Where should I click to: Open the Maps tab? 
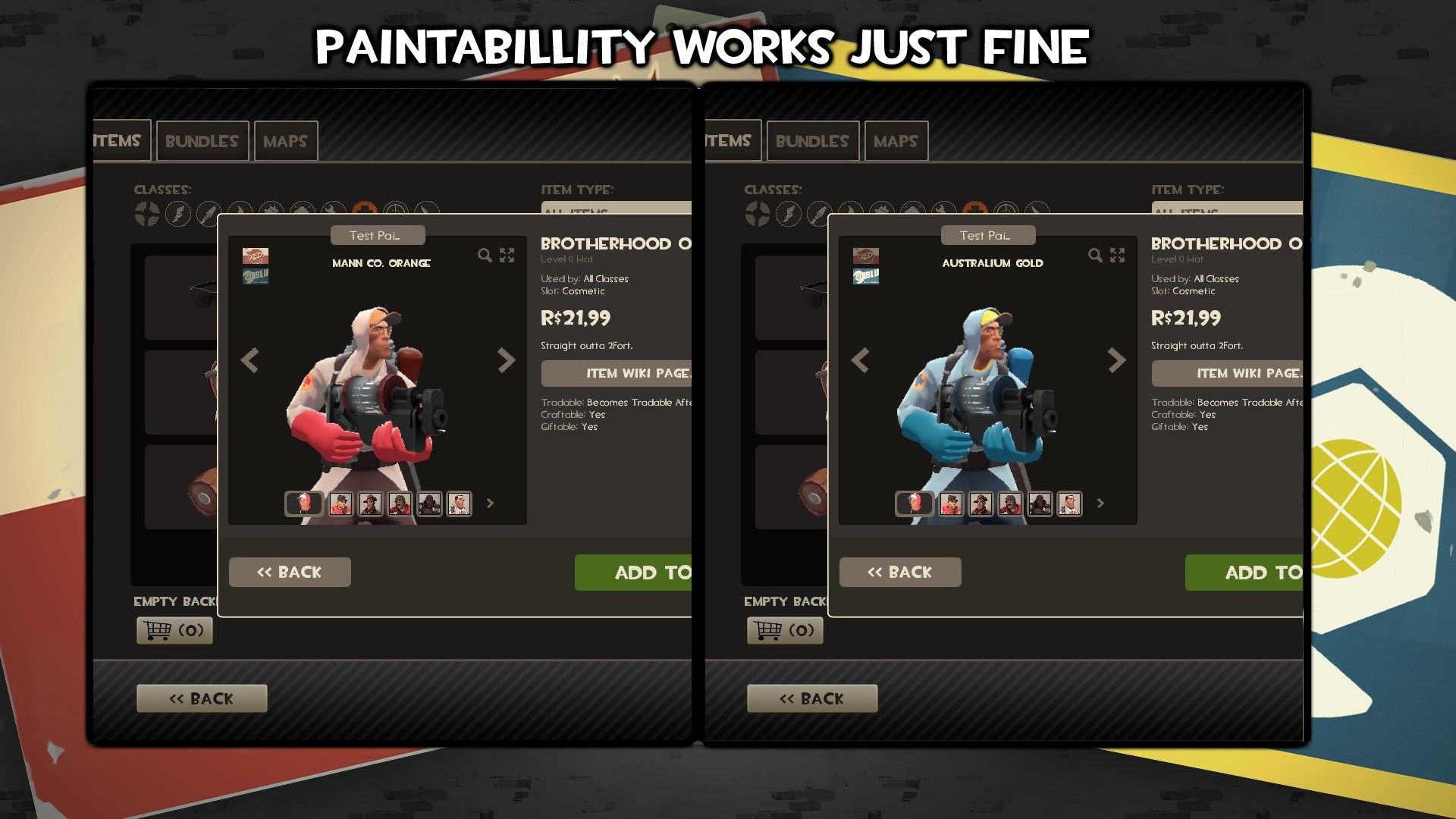point(285,140)
